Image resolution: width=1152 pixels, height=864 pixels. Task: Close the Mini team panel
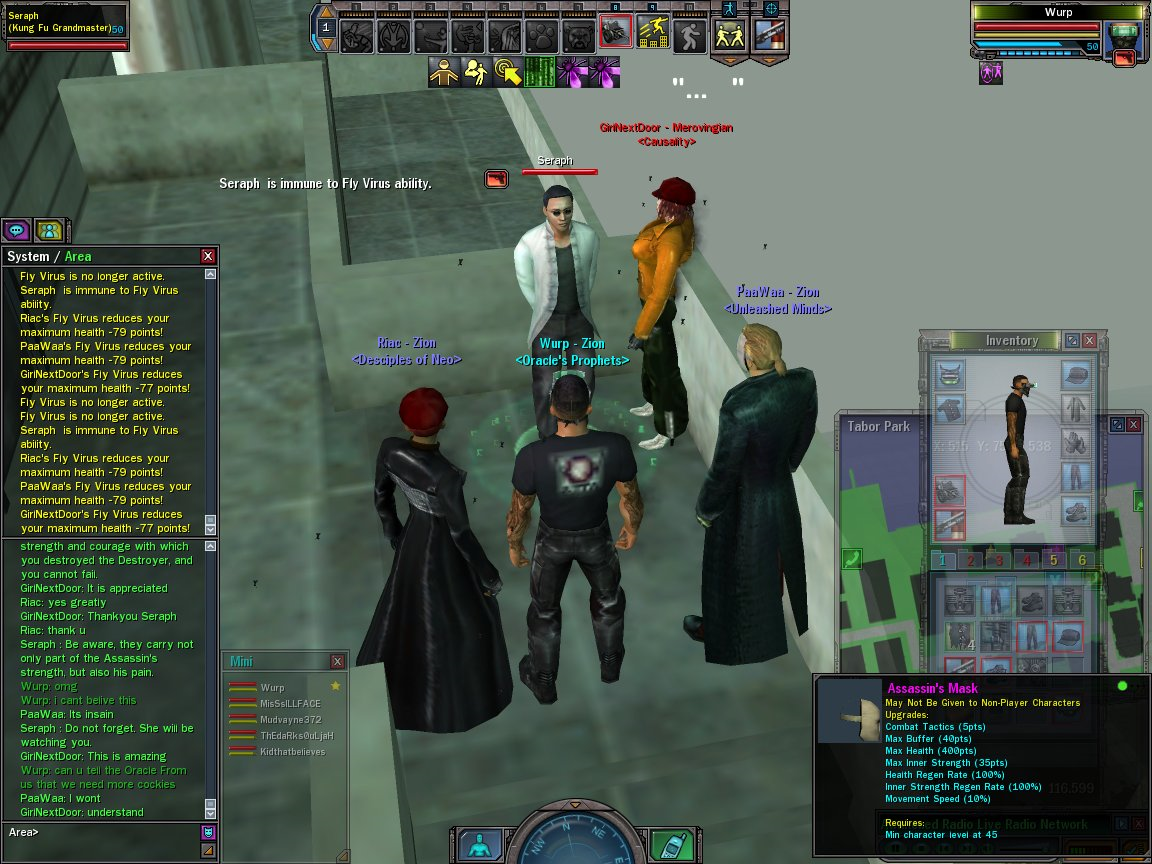pyautogui.click(x=337, y=662)
